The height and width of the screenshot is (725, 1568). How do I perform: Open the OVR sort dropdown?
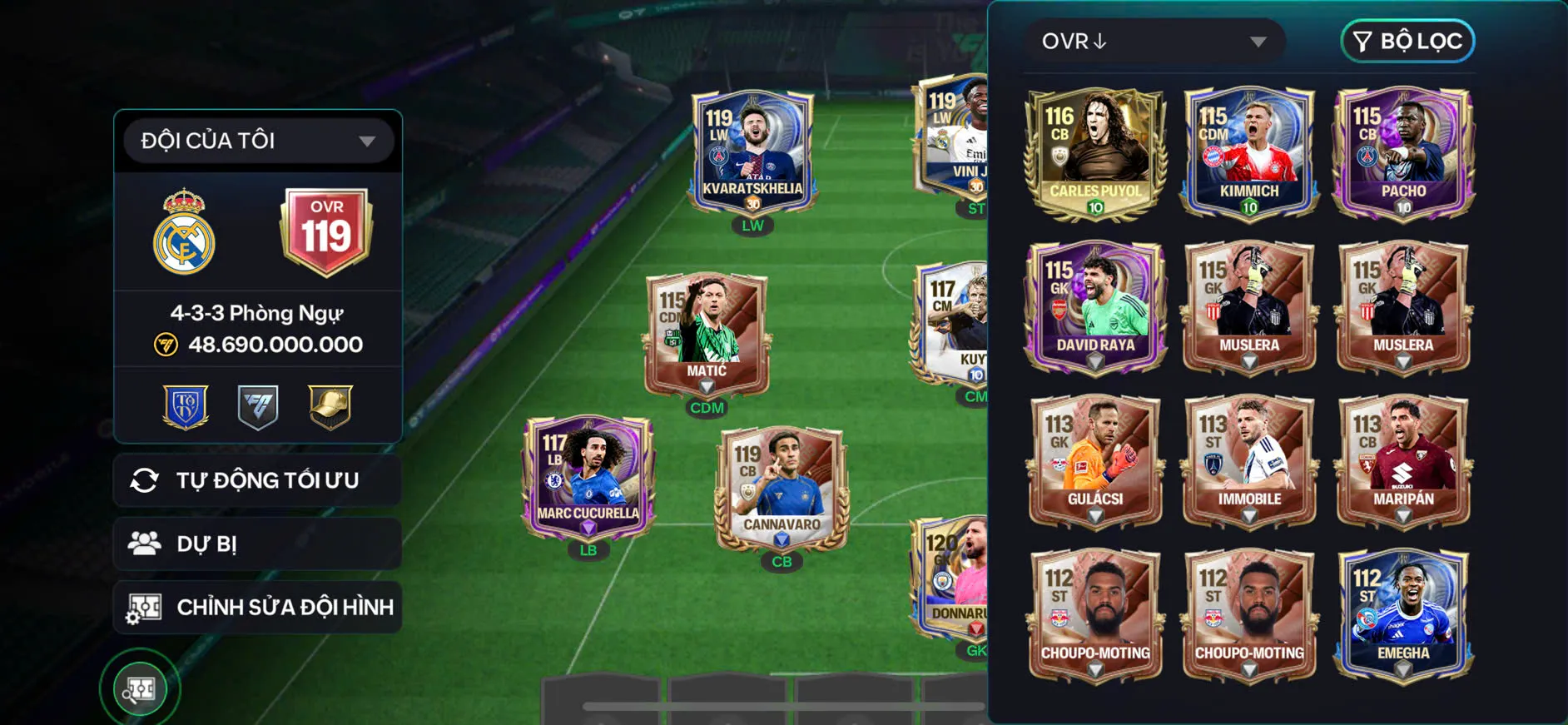1154,42
